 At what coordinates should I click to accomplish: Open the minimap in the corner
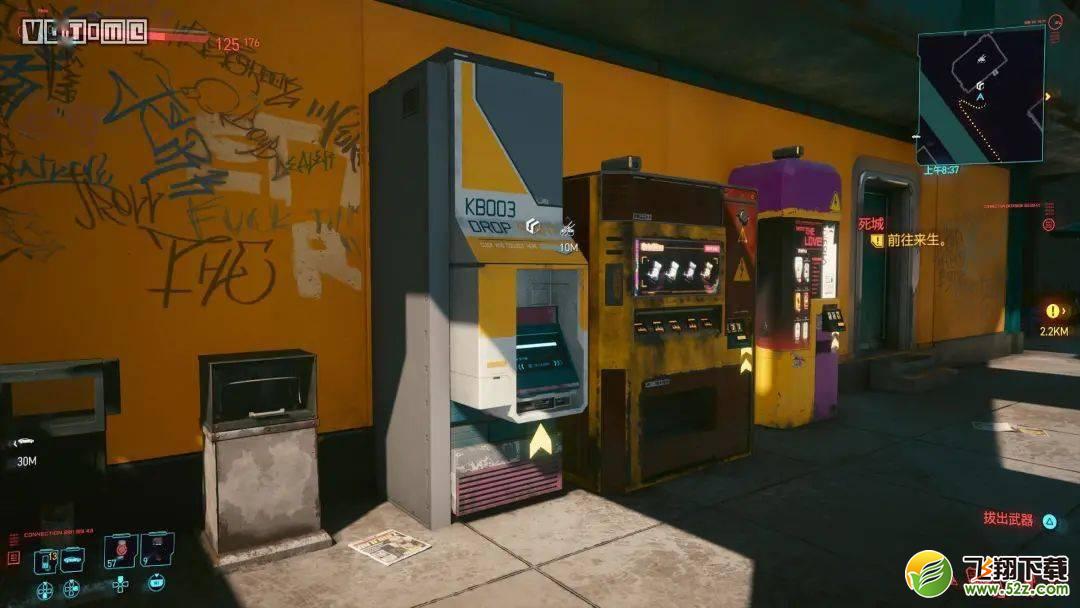coord(980,94)
